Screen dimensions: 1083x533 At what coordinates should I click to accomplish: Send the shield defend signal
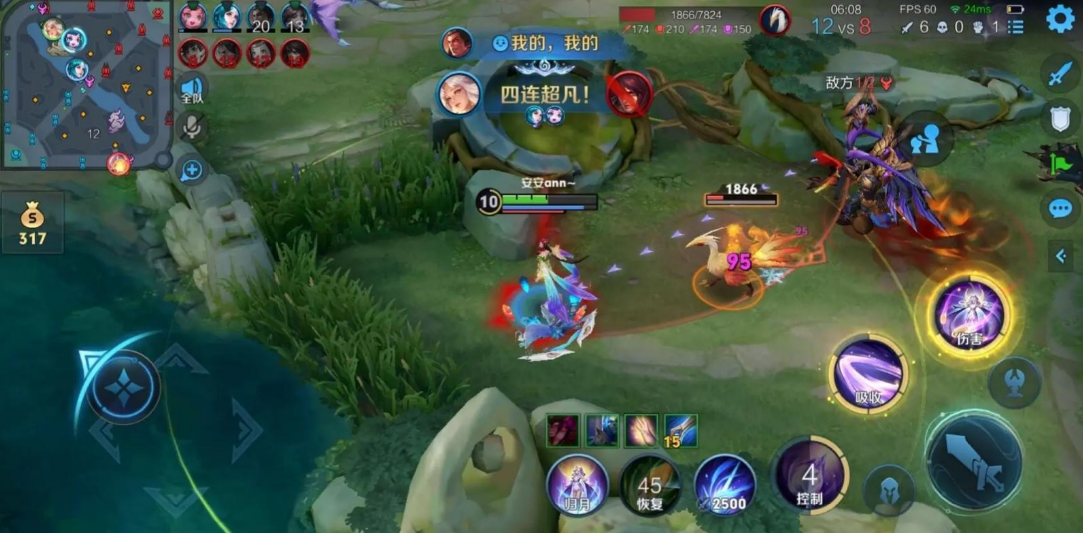click(x=1060, y=118)
